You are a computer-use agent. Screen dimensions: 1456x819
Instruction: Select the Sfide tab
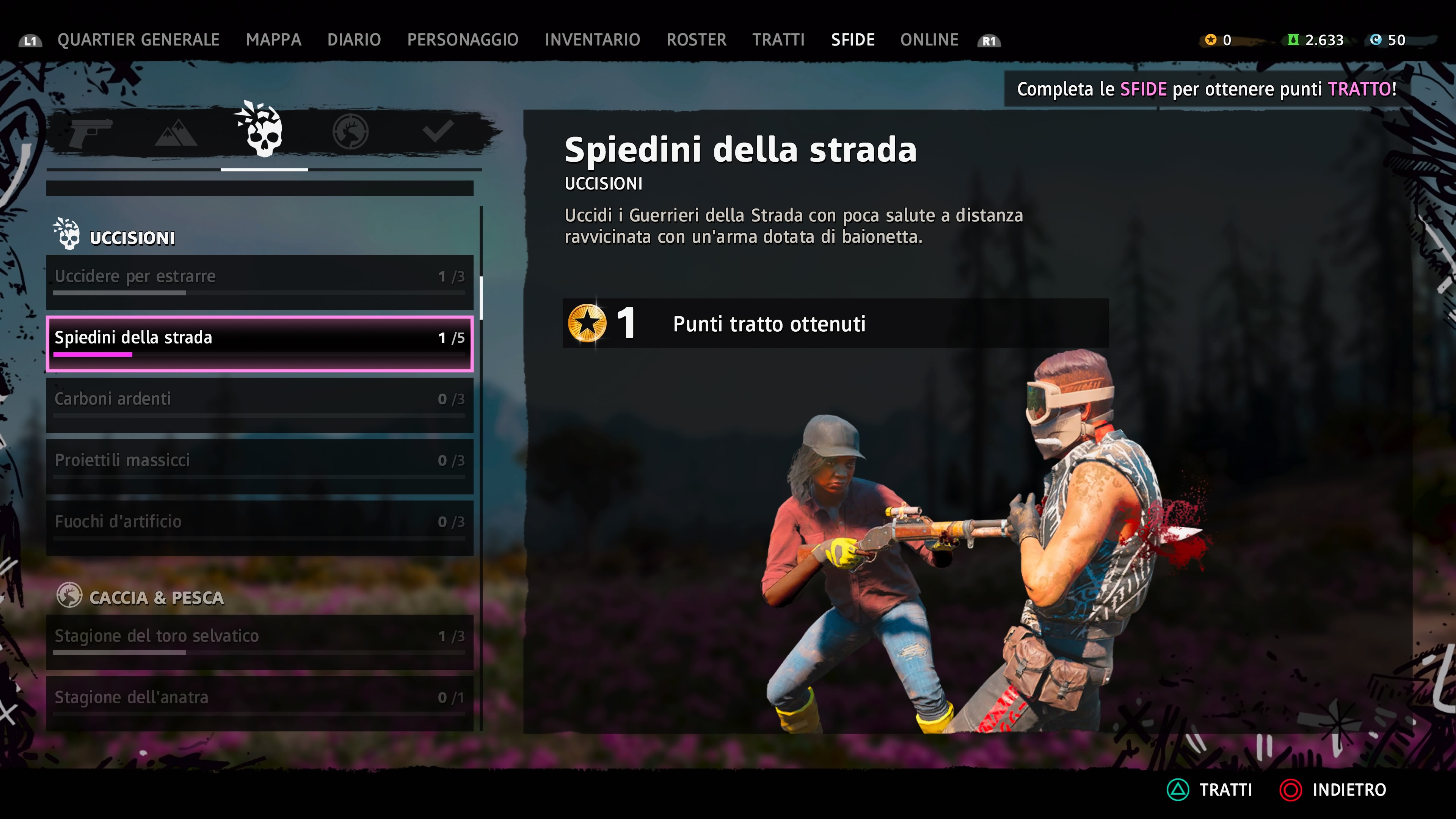point(852,40)
